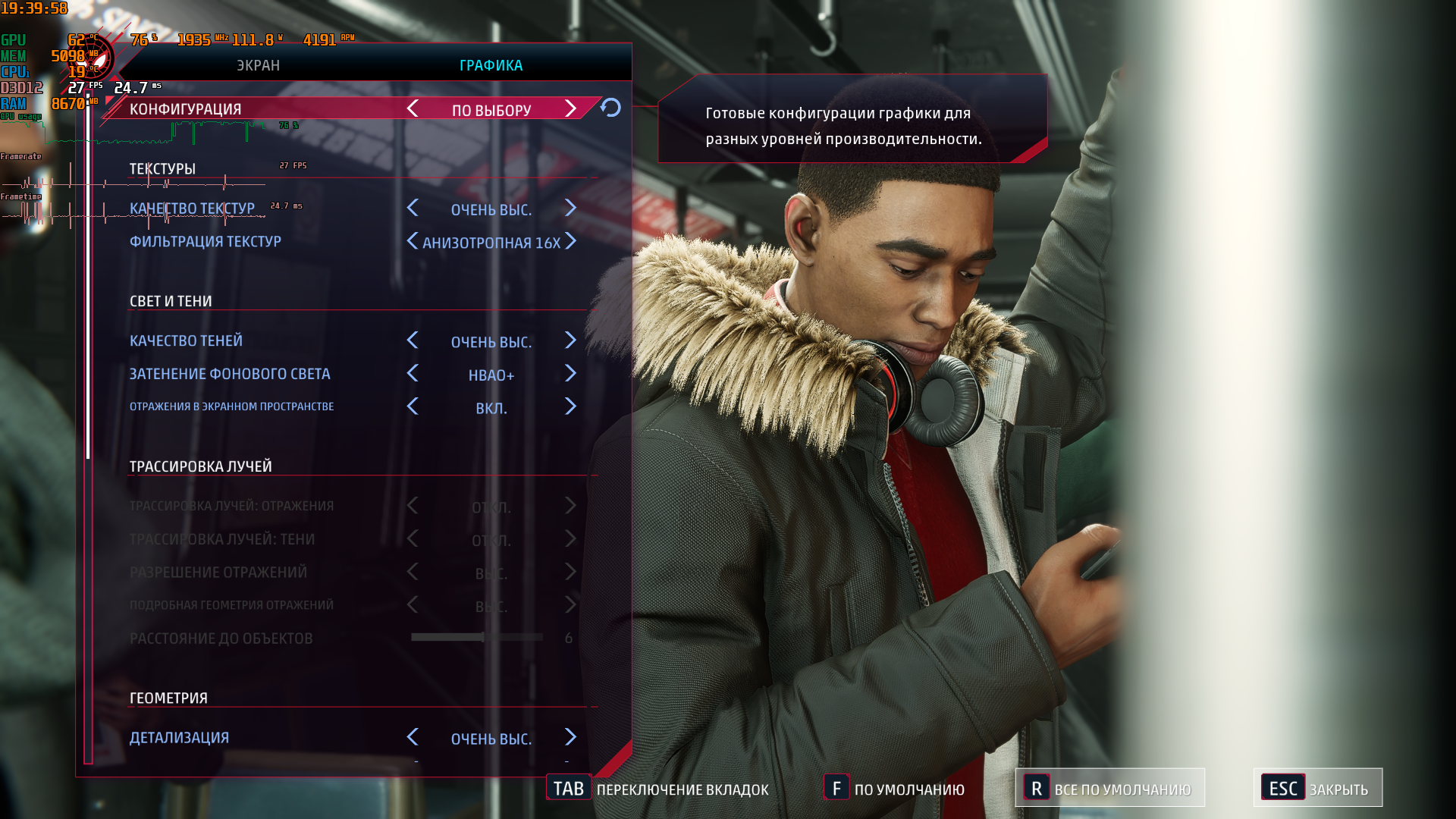Close the menu with ЗАКРЫТЬ
Viewport: 1456px width, 819px height.
coord(1318,789)
